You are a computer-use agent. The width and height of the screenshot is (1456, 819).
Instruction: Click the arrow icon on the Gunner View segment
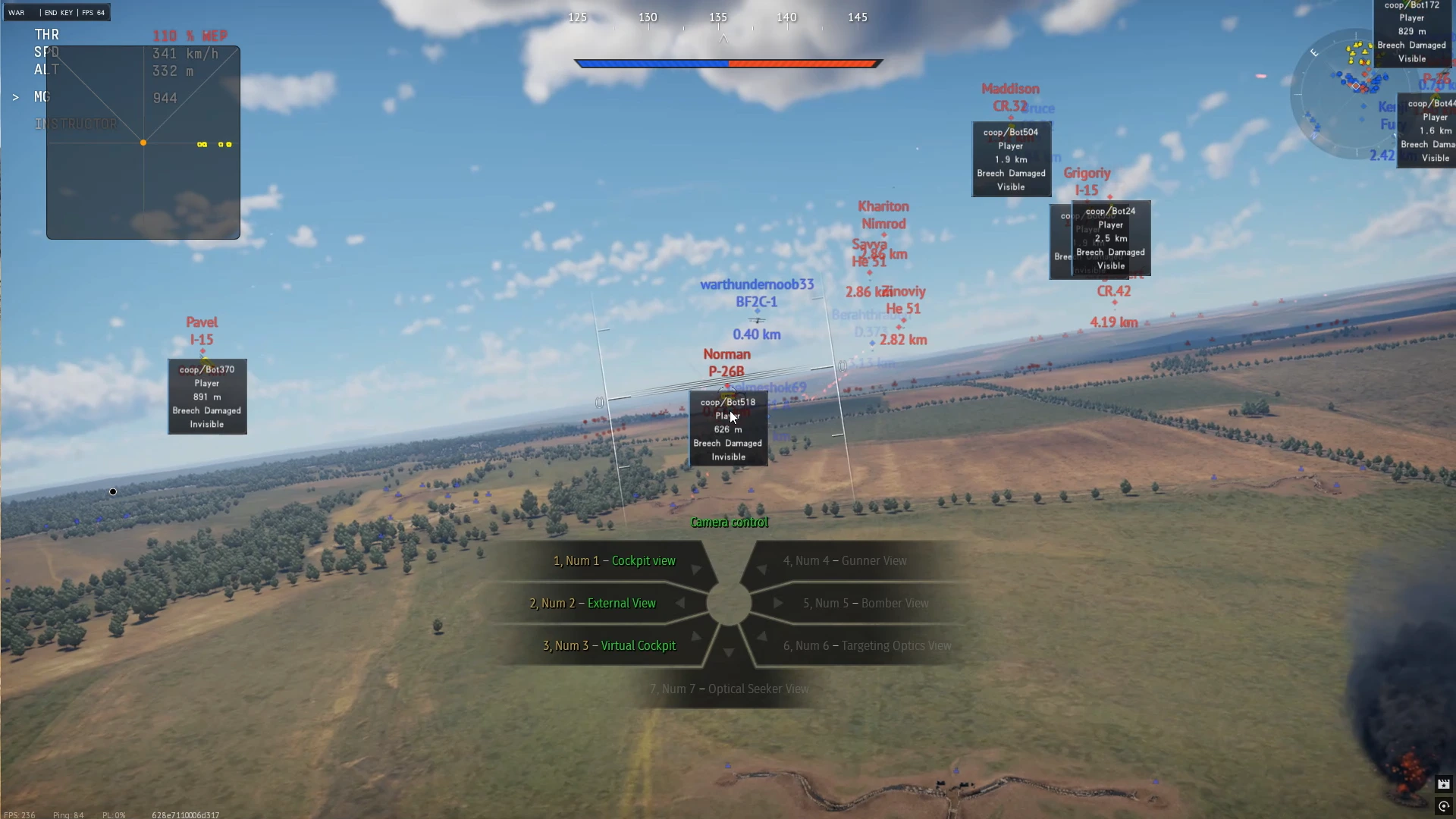[x=762, y=569]
